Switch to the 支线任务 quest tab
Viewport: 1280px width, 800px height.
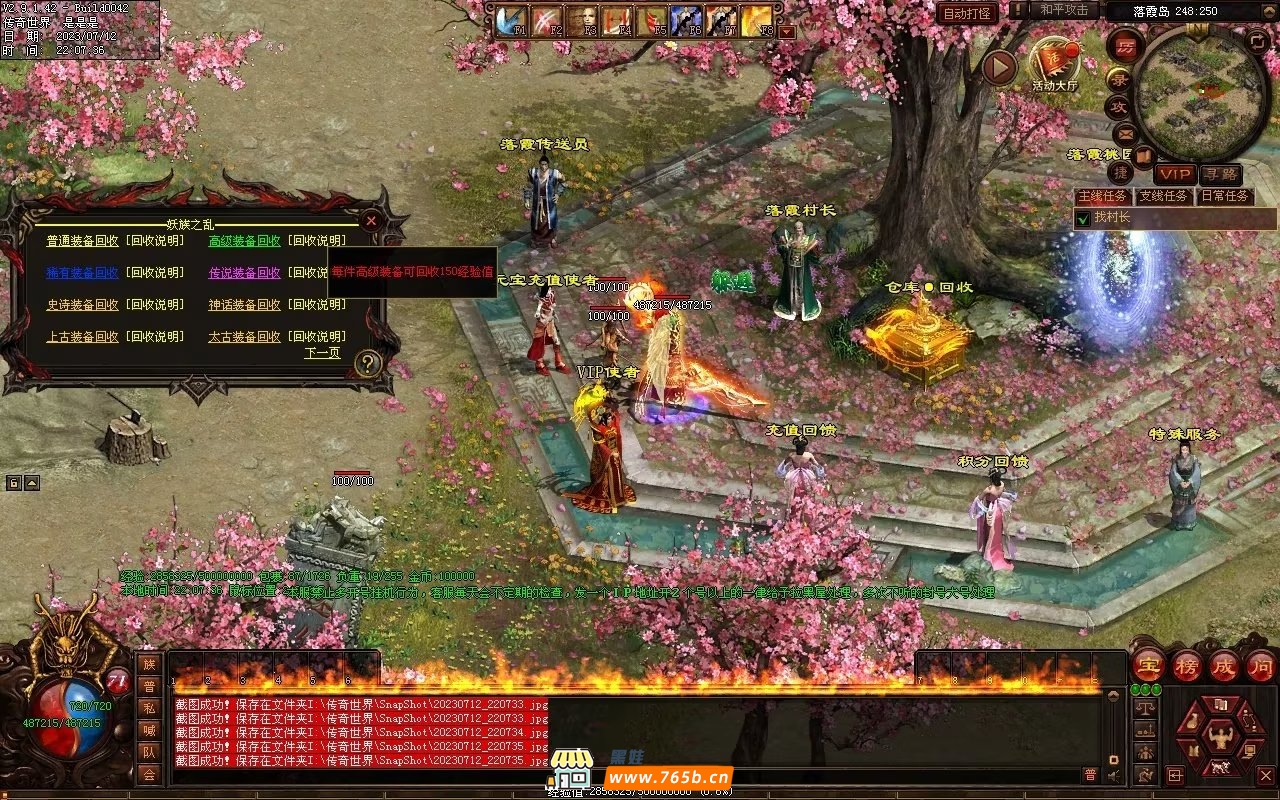[x=1164, y=196]
